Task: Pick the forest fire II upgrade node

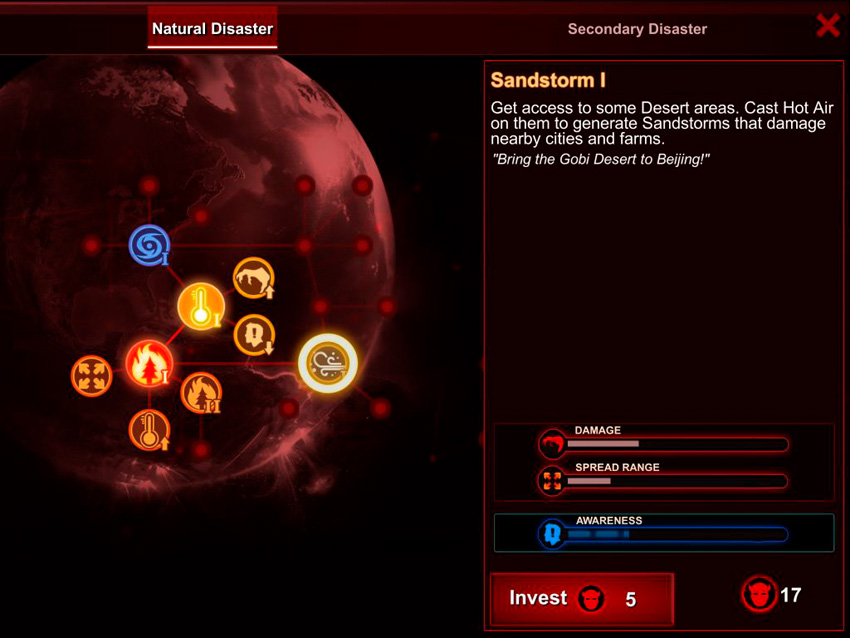Action: click(201, 393)
